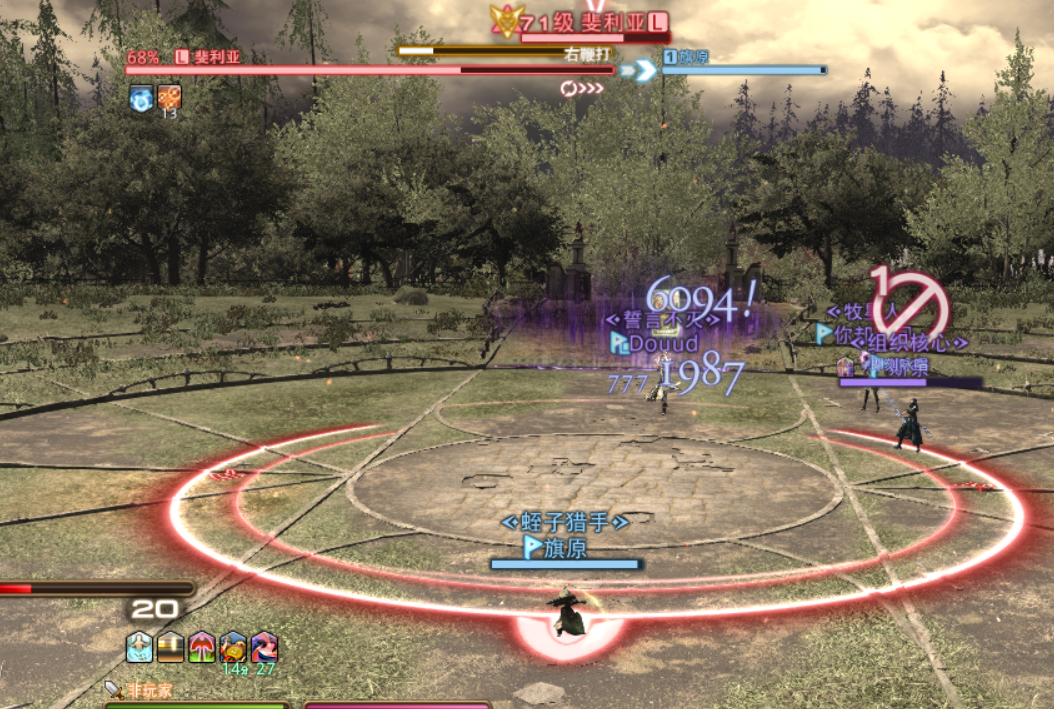Select the golden bar status icon
Viewport: 1054px width, 709px height.
point(171,647)
